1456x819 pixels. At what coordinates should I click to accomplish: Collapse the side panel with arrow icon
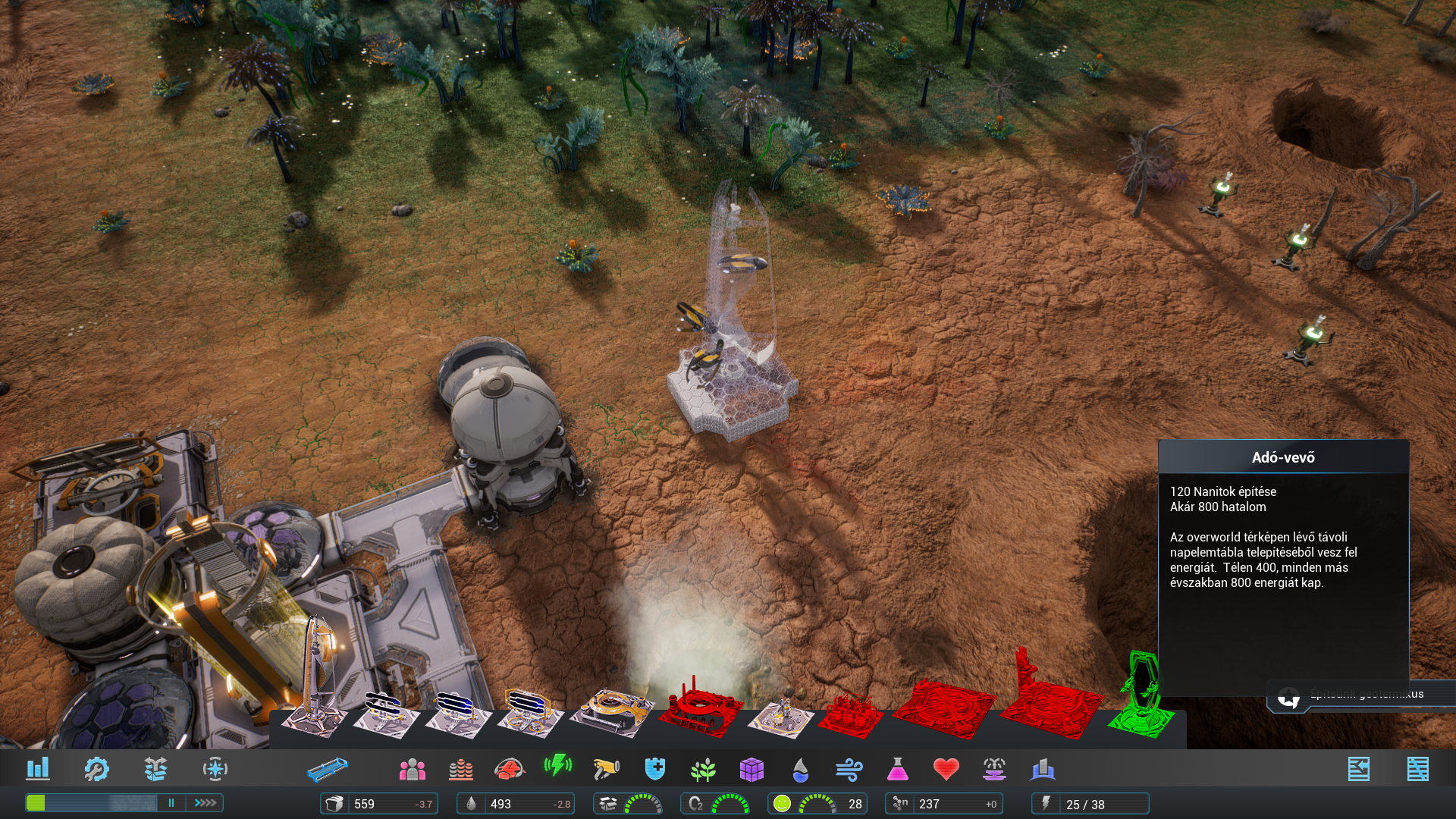[1358, 769]
